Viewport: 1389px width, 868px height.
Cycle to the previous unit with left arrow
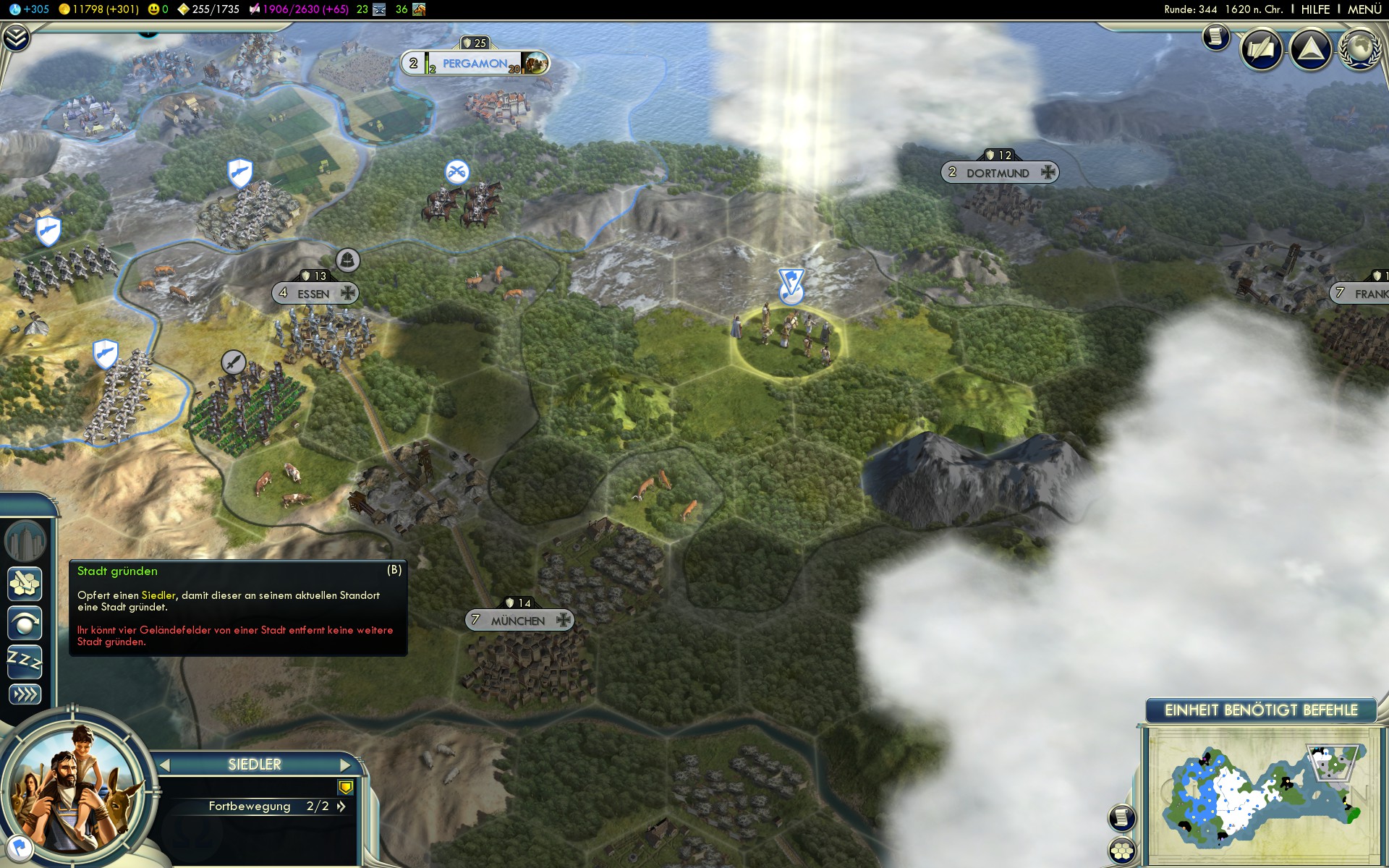(165, 765)
